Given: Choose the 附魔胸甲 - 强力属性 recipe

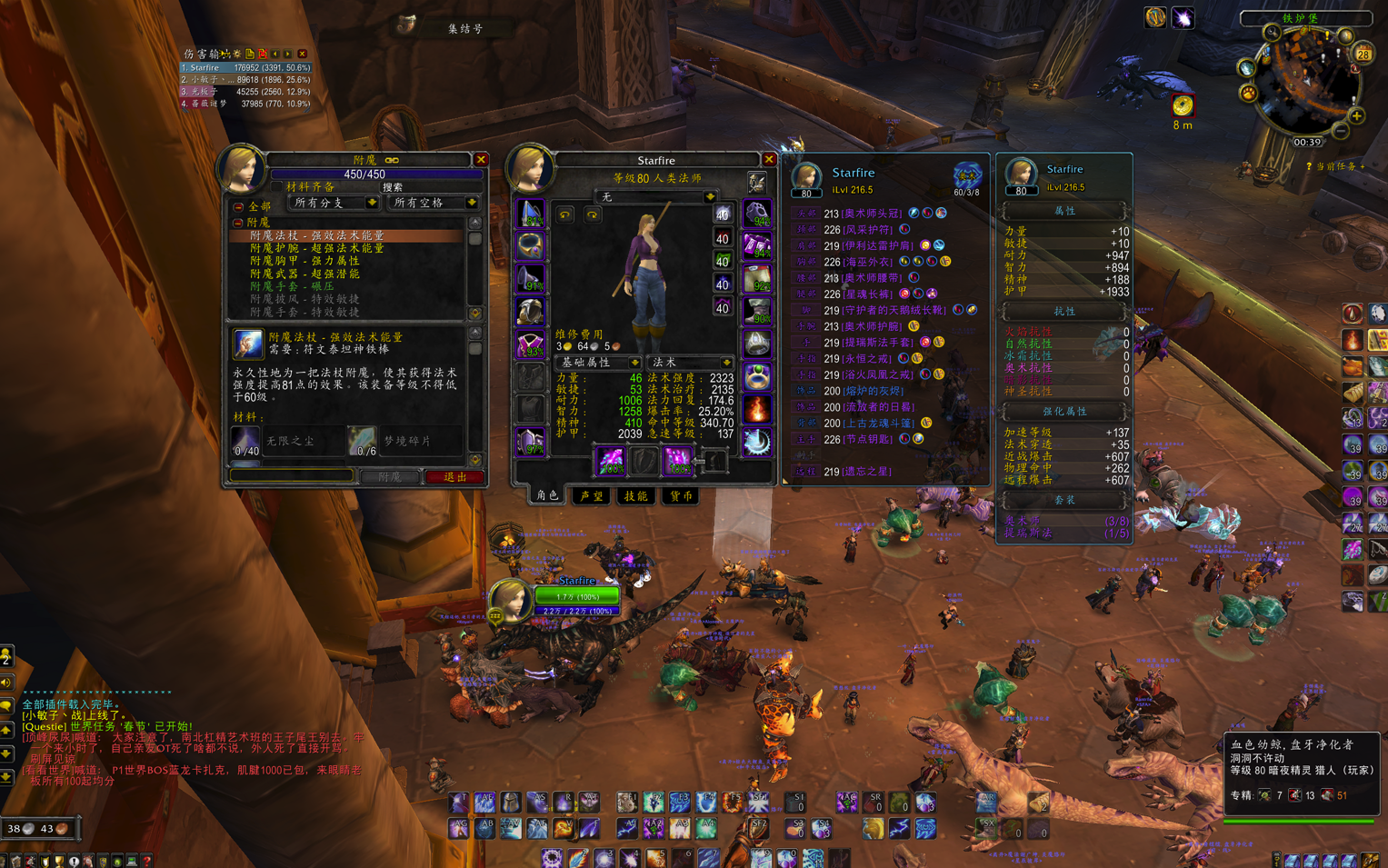Looking at the screenshot, I should click(305, 261).
